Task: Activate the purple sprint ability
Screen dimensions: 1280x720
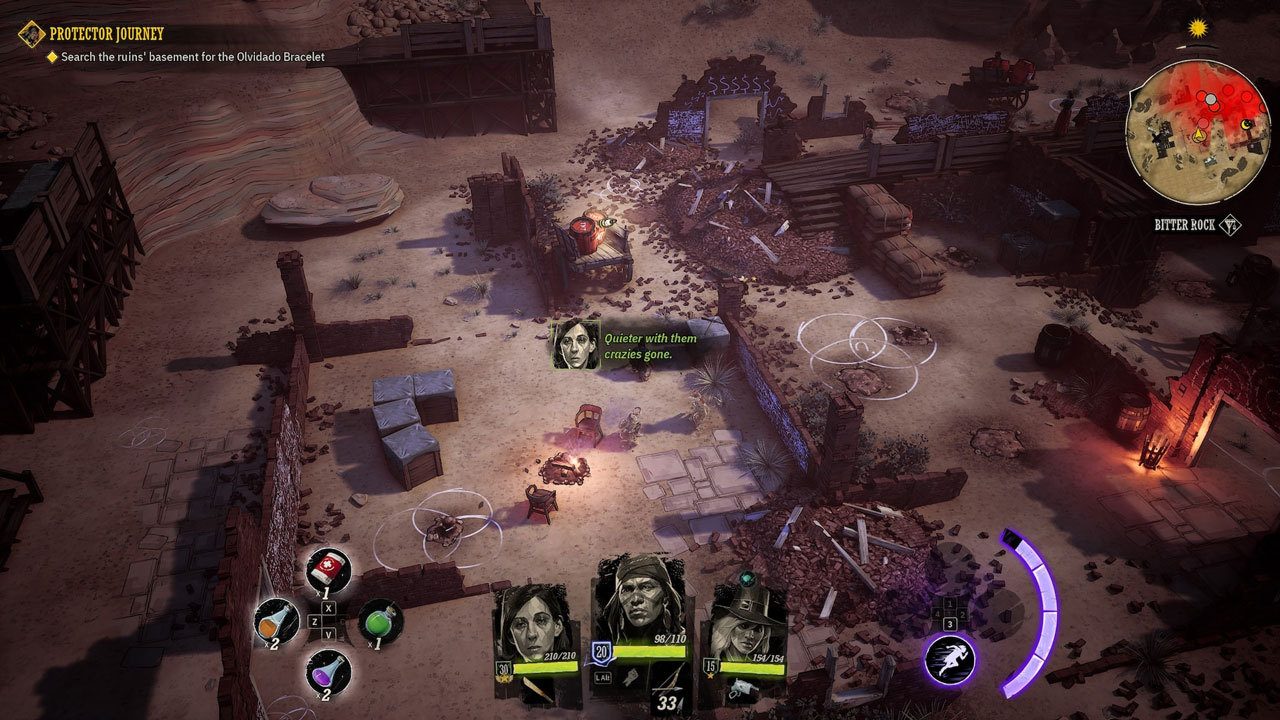Action: pyautogui.click(x=950, y=660)
